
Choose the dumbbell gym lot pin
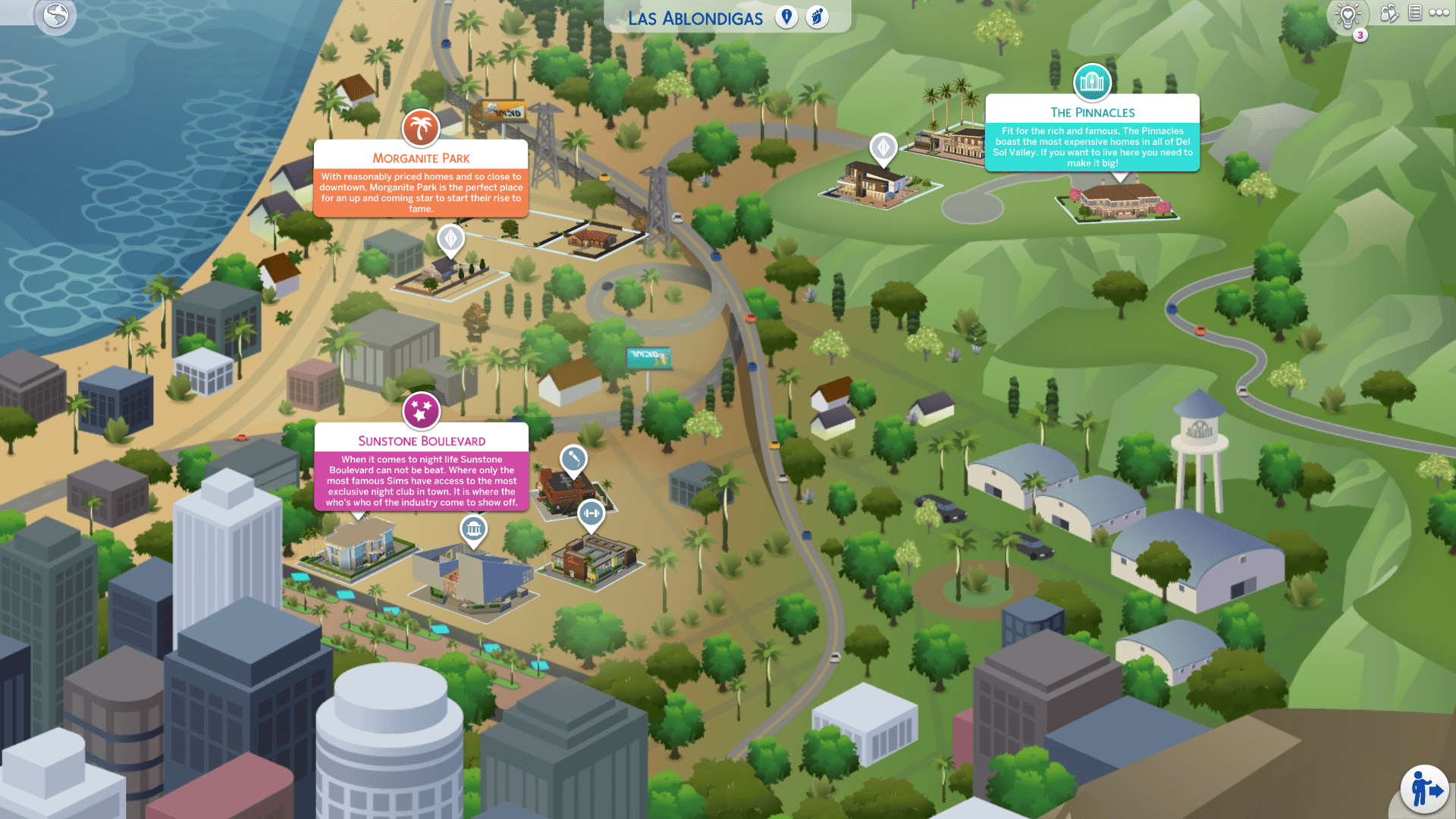tap(591, 513)
